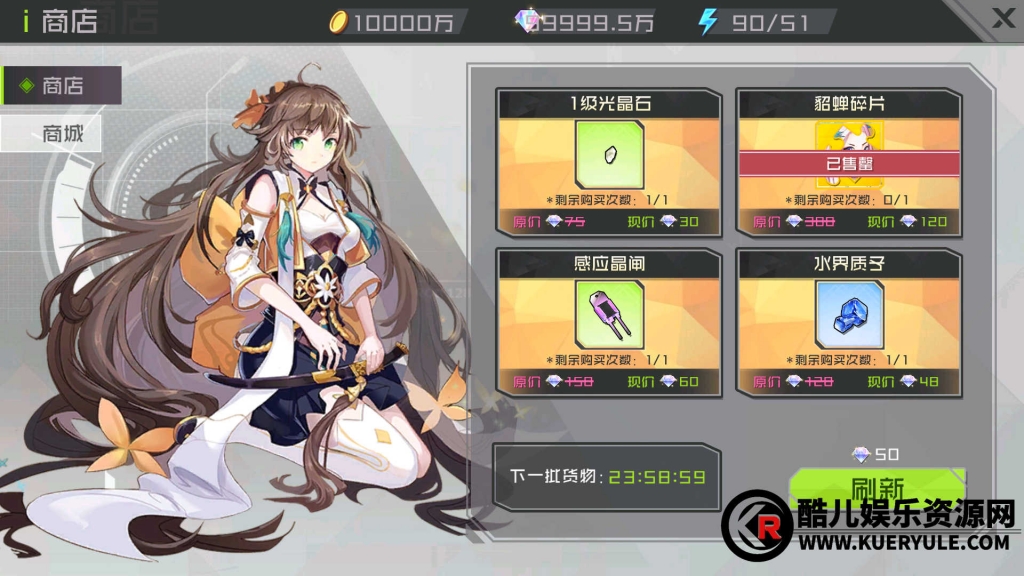
Task: Open the 商城 tab
Action: 51,133
